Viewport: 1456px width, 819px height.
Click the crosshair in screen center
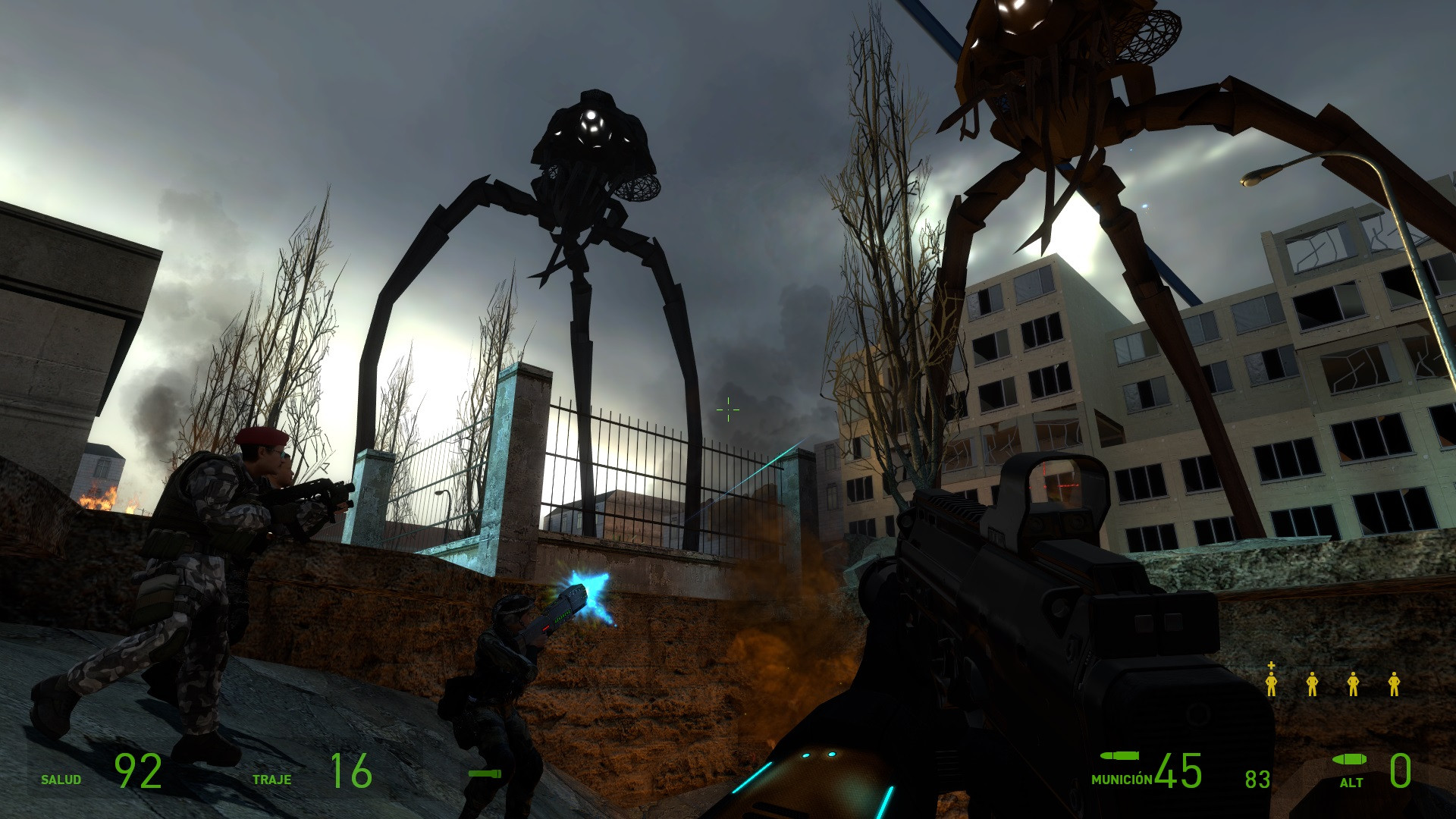tap(726, 409)
